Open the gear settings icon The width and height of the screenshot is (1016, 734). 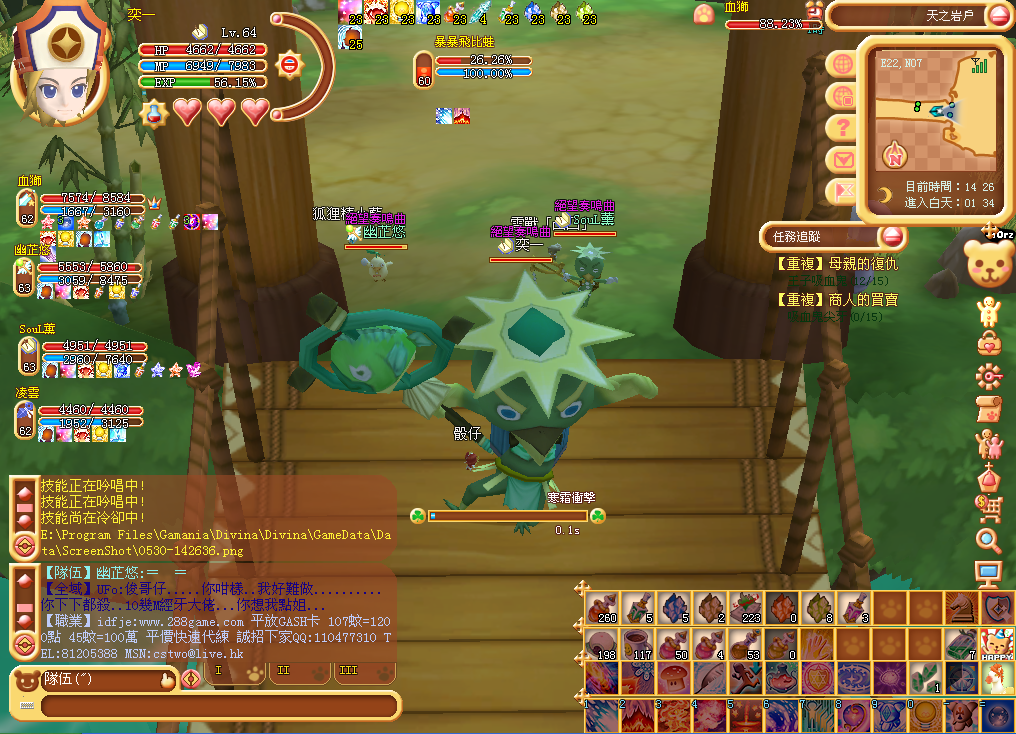(x=989, y=376)
